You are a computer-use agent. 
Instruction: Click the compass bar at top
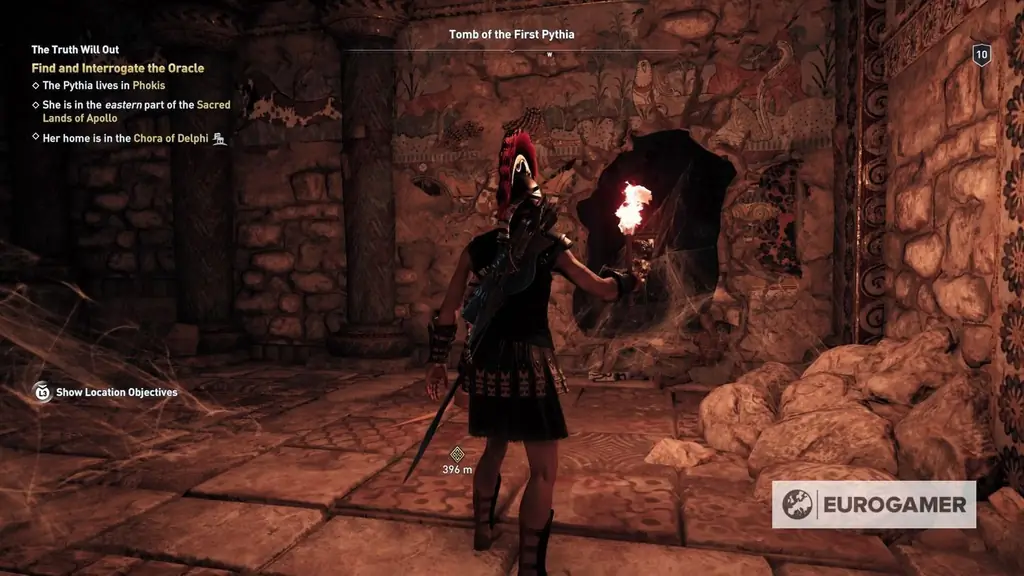(511, 51)
